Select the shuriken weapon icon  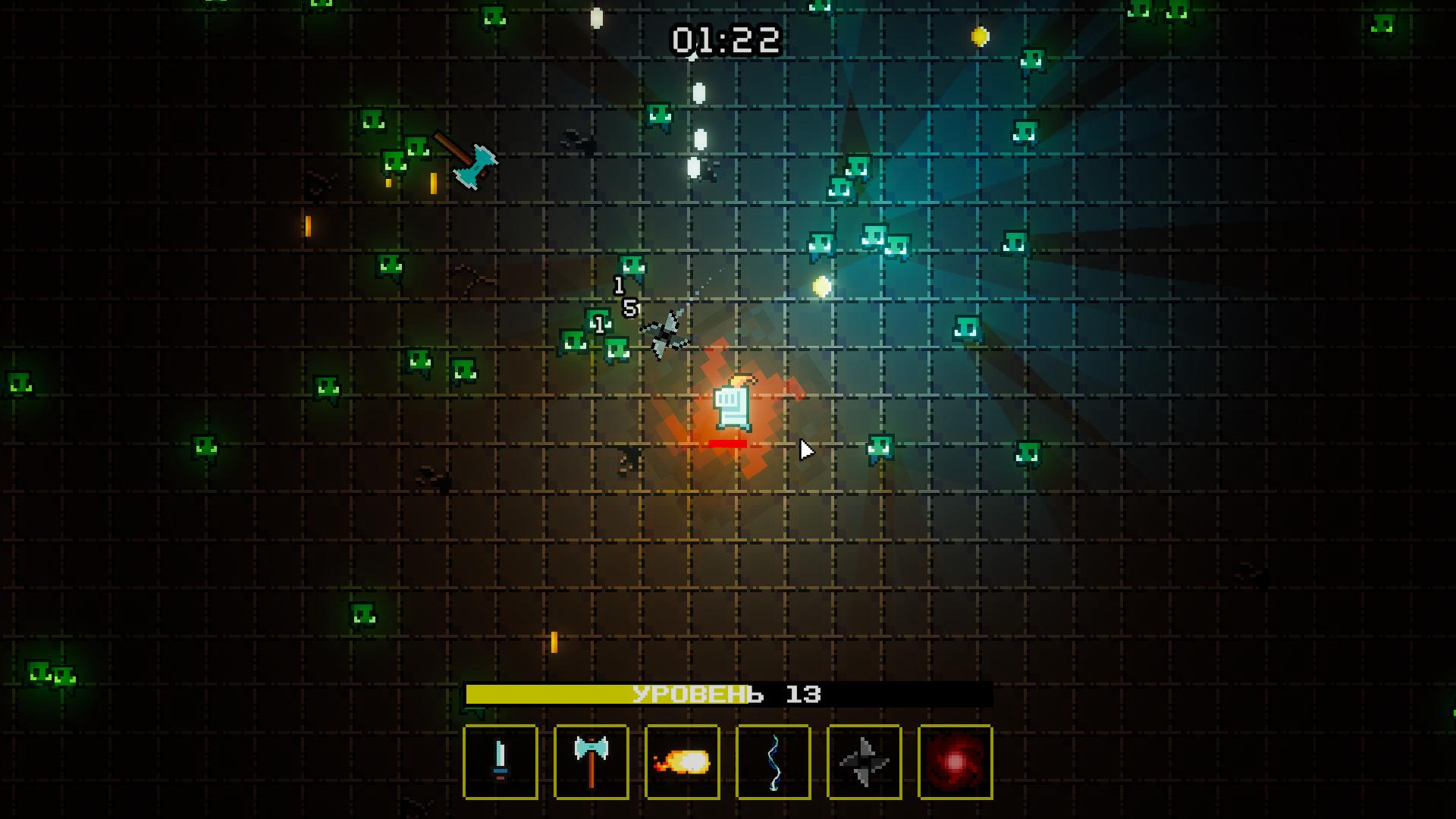point(863,761)
